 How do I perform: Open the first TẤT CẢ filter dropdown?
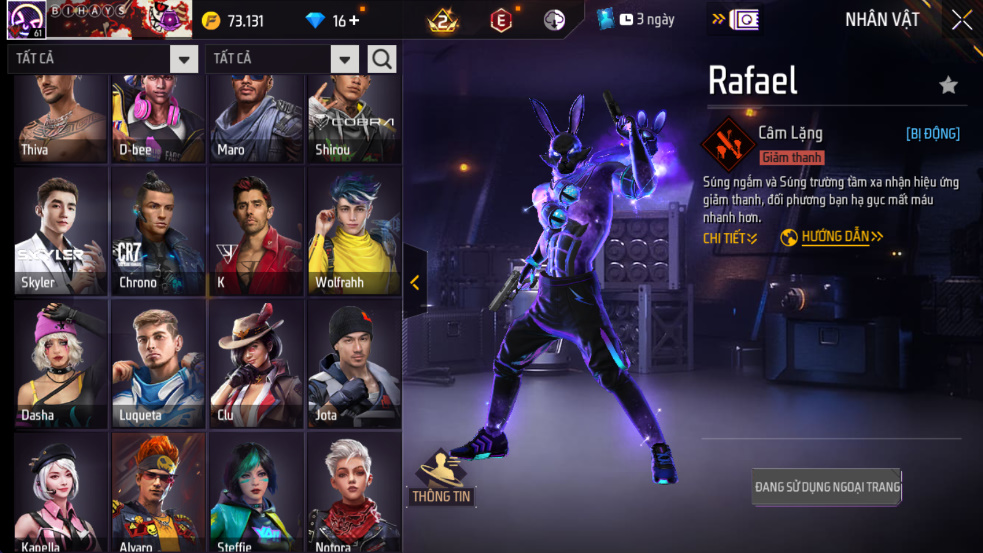coord(184,59)
